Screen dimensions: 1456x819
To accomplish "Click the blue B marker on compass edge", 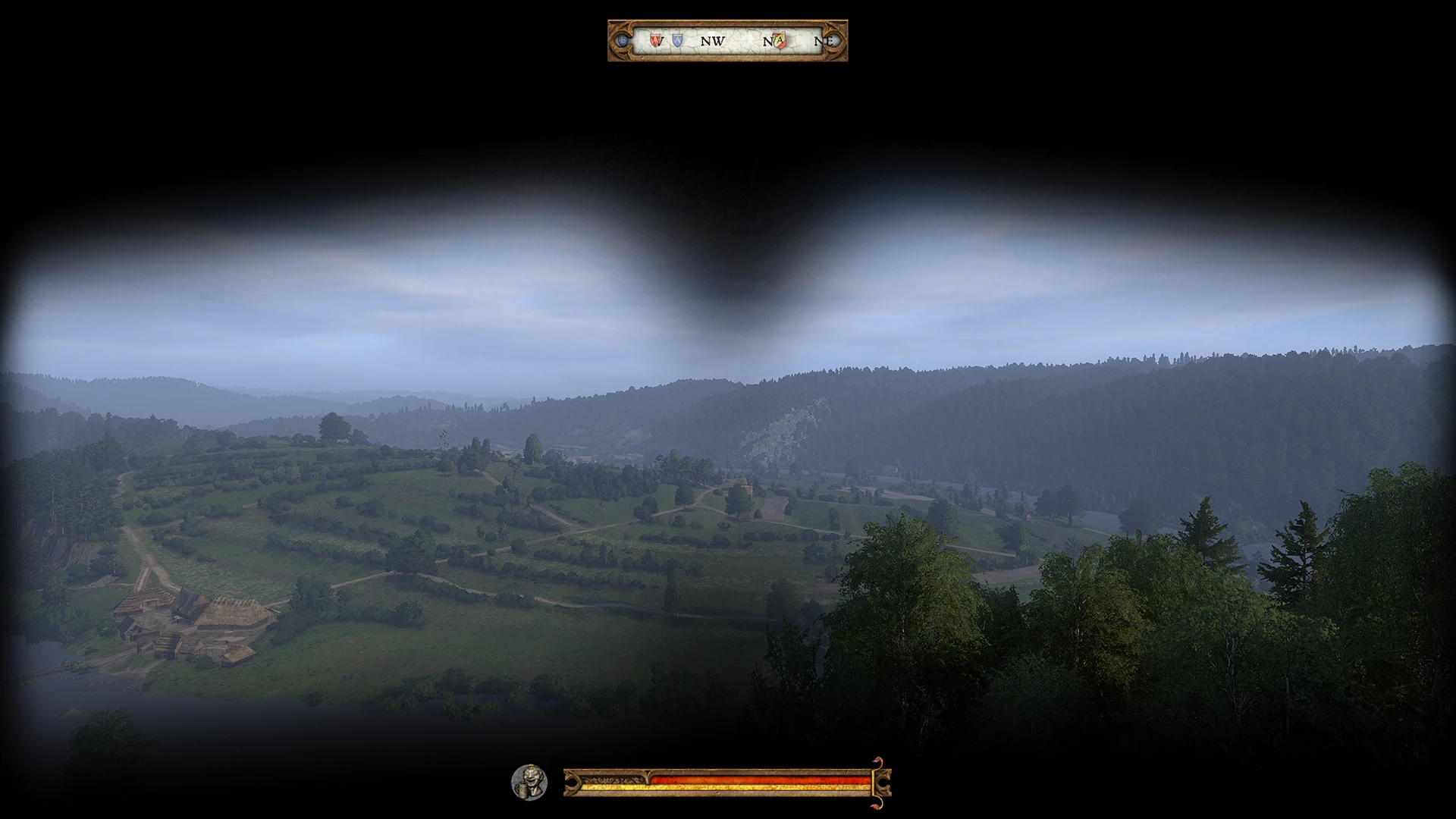I will tap(622, 39).
